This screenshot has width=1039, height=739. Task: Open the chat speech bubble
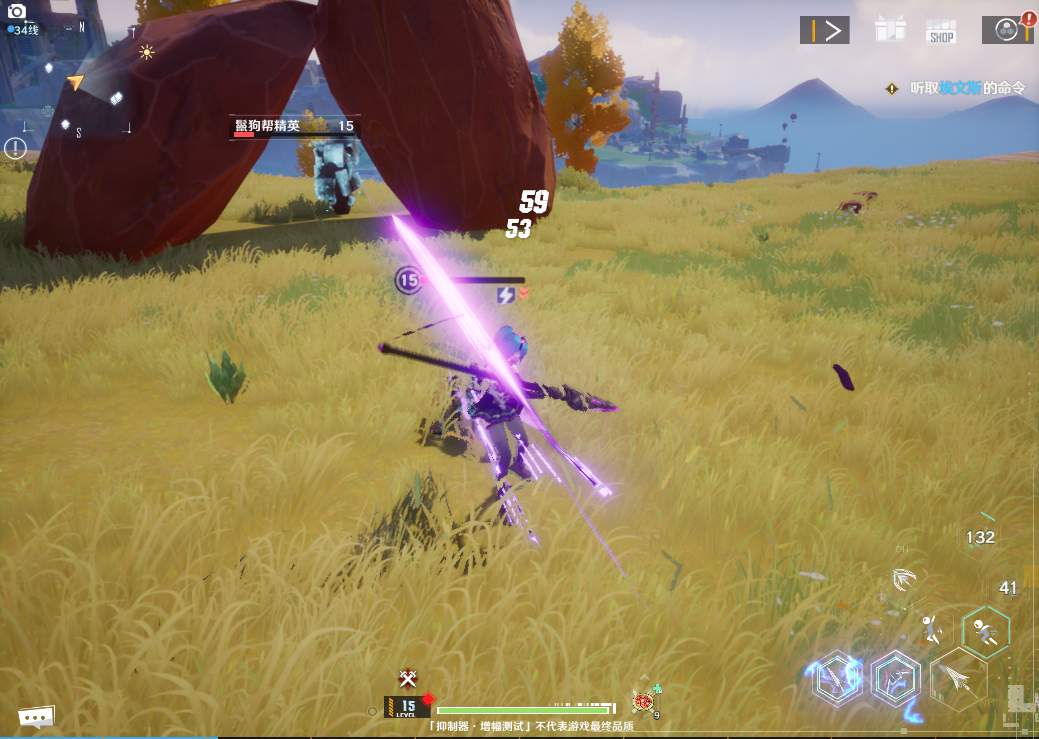click(36, 717)
